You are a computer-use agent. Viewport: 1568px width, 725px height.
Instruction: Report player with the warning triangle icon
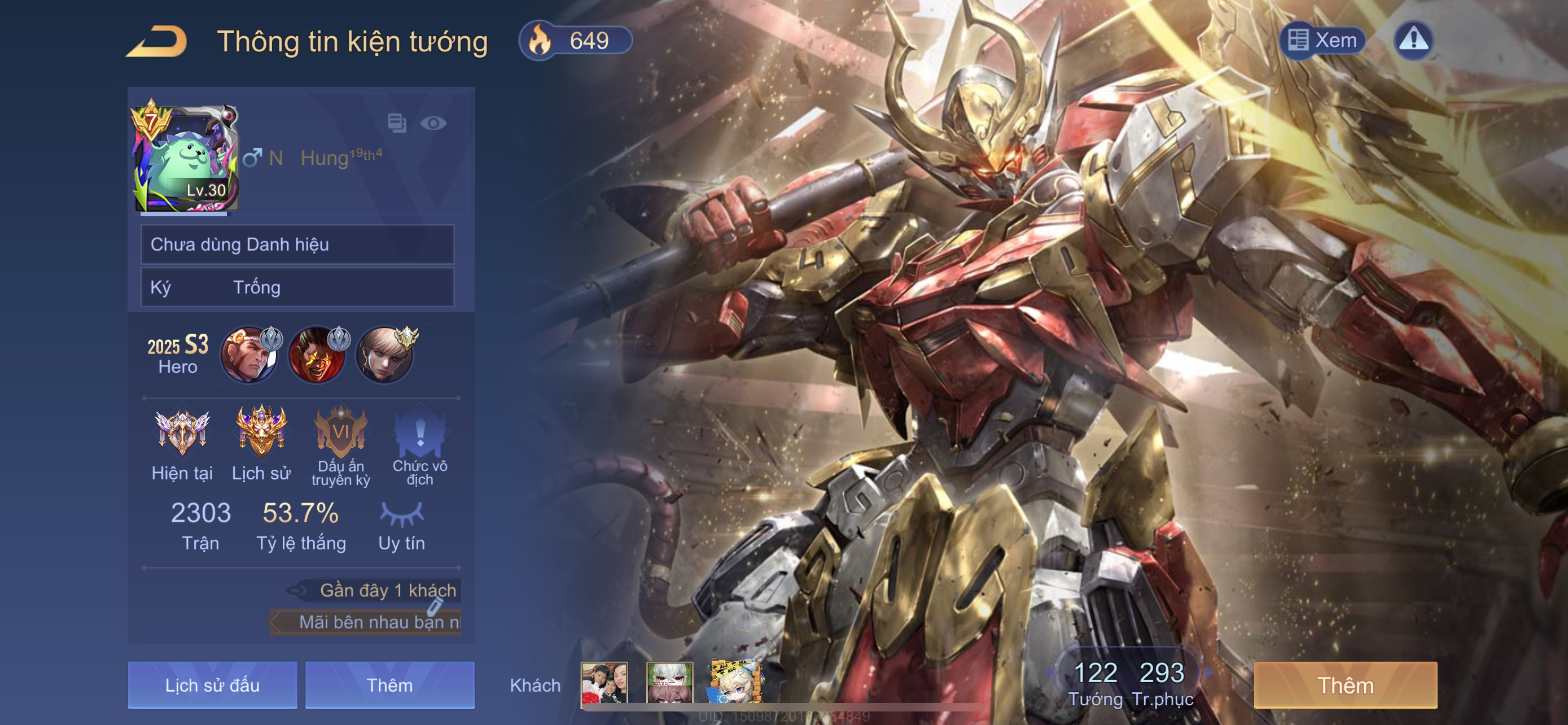(1413, 41)
